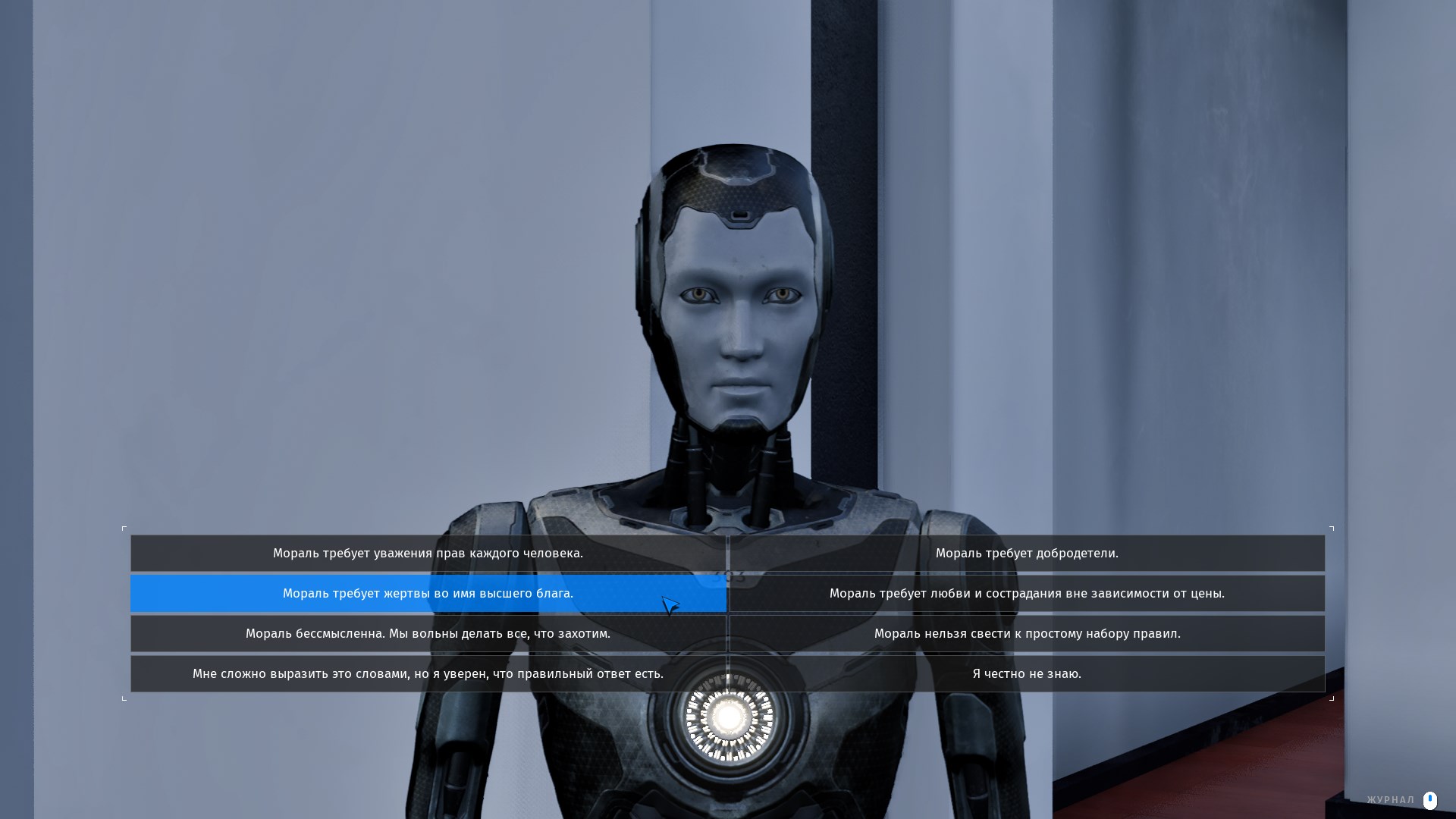This screenshot has height=819, width=1456.
Task: Click the bottom reply in the right column
Action: (x=1027, y=673)
